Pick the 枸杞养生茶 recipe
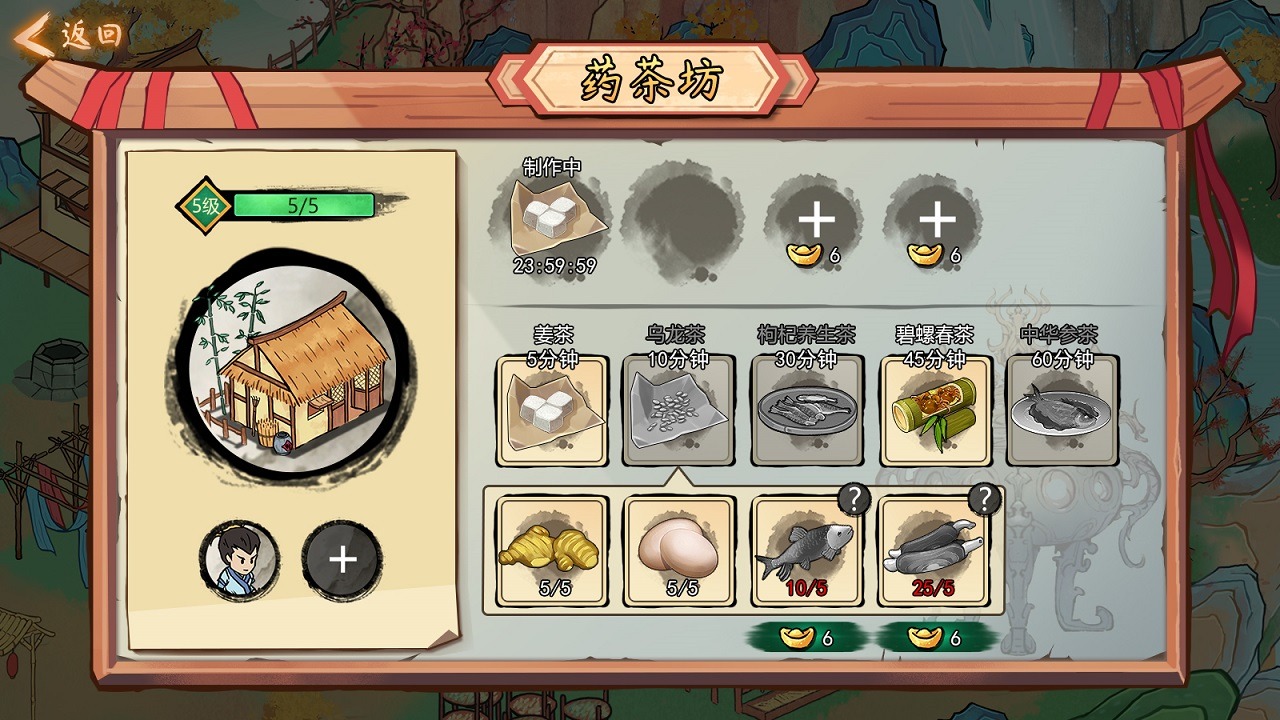The height and width of the screenshot is (720, 1280). 805,410
